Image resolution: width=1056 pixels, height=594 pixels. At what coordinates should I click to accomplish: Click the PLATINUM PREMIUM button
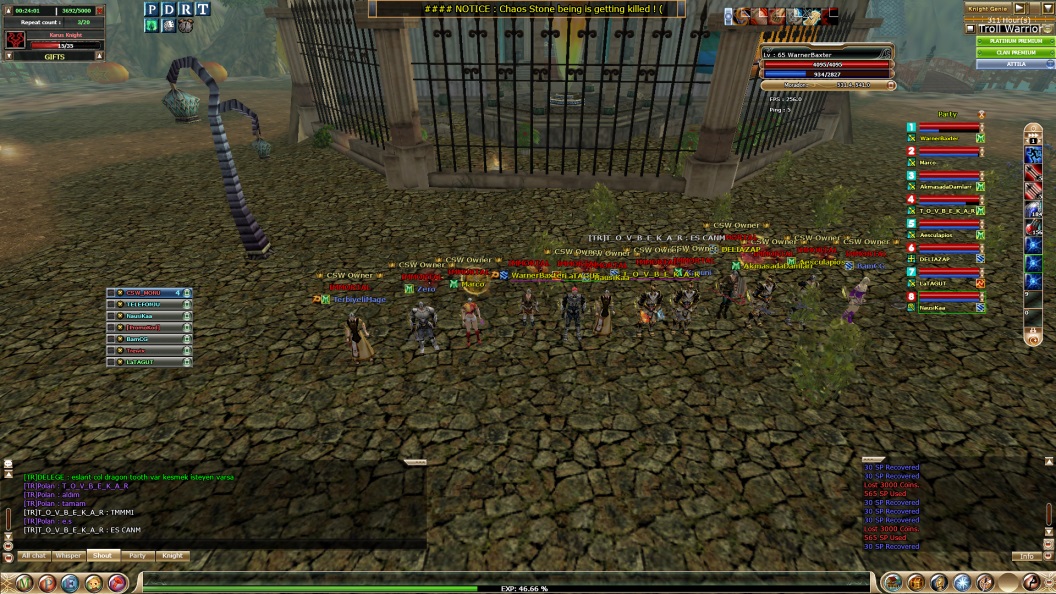tap(1014, 41)
